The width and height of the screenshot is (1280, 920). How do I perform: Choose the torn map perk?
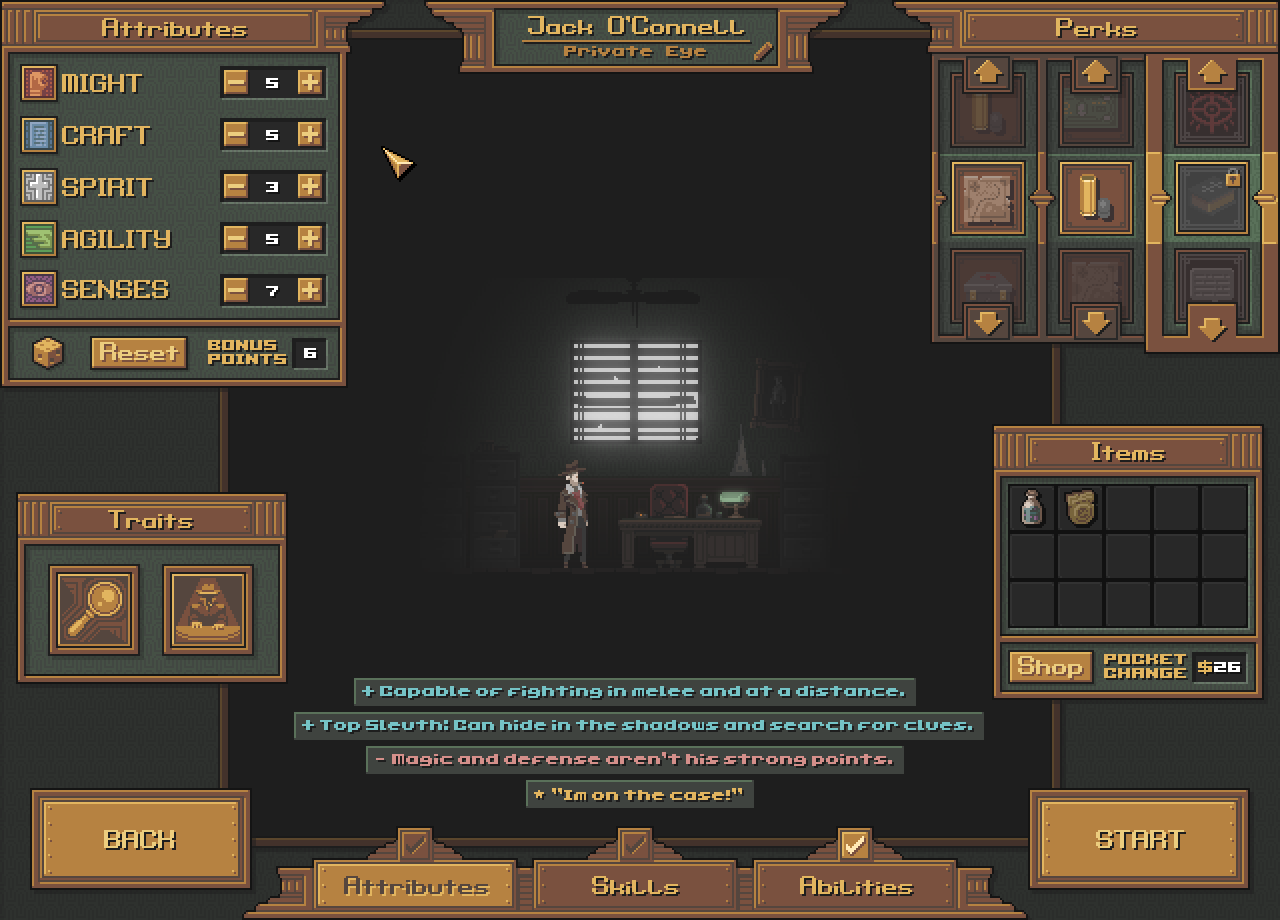pyautogui.click(x=988, y=198)
